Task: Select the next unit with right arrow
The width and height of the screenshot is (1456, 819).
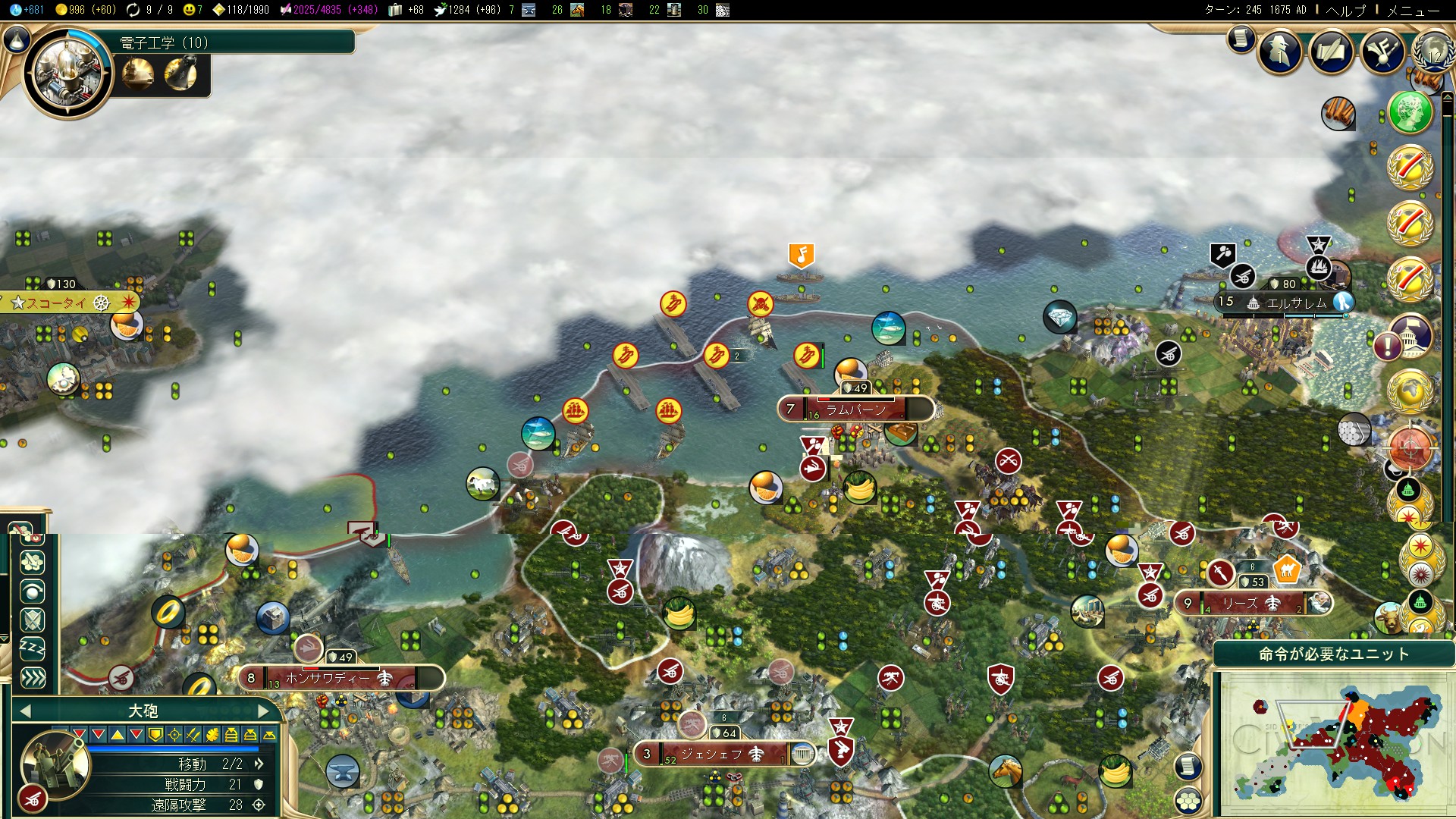Action: pos(263,711)
